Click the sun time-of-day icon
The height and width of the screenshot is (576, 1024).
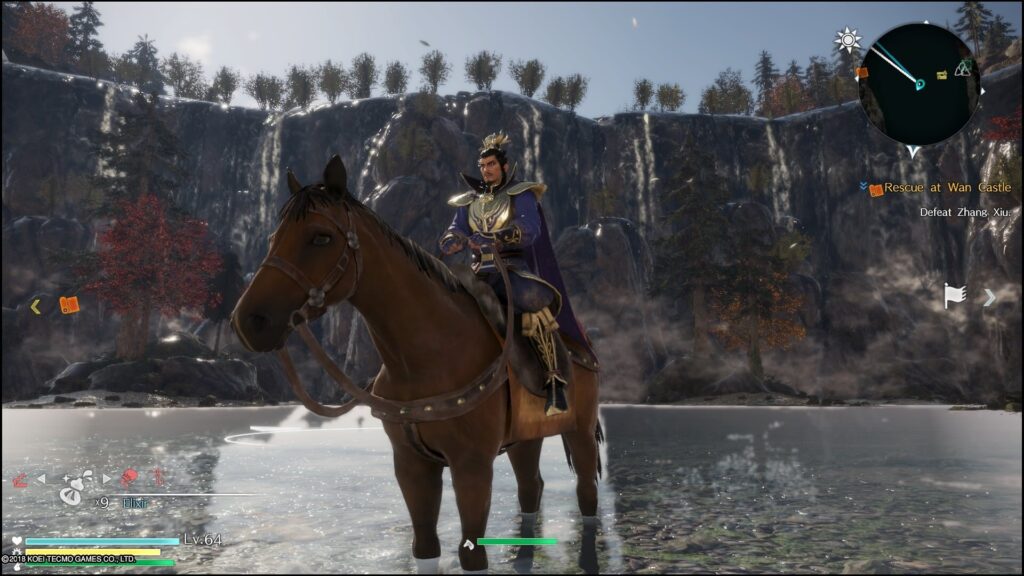click(x=848, y=41)
